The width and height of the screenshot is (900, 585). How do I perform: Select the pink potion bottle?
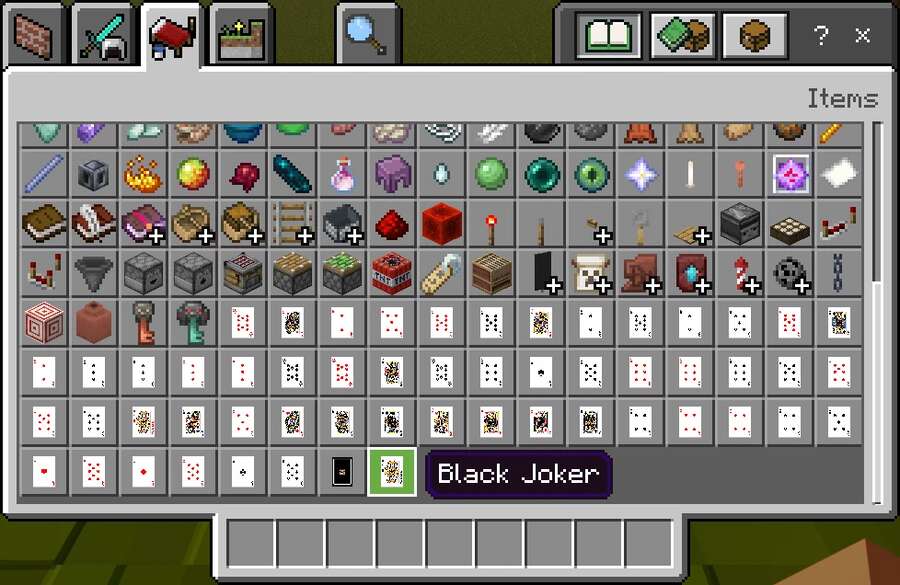point(342,174)
